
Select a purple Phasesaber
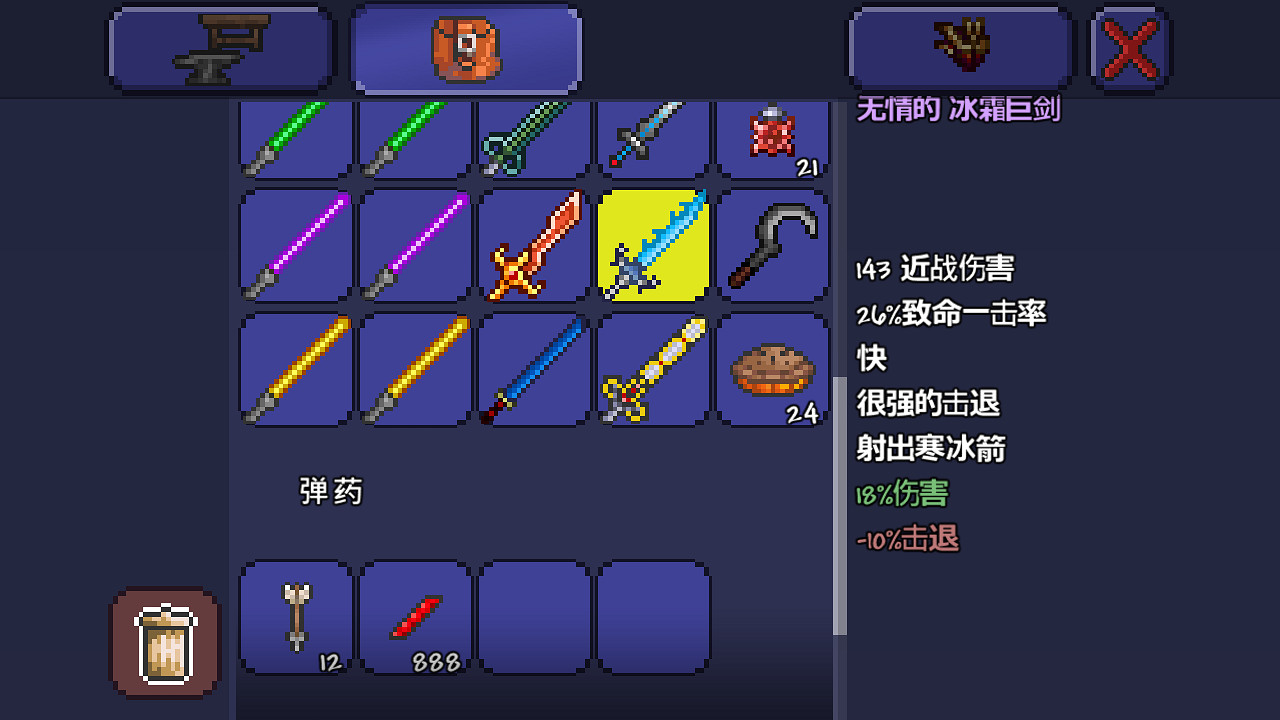[x=295, y=245]
